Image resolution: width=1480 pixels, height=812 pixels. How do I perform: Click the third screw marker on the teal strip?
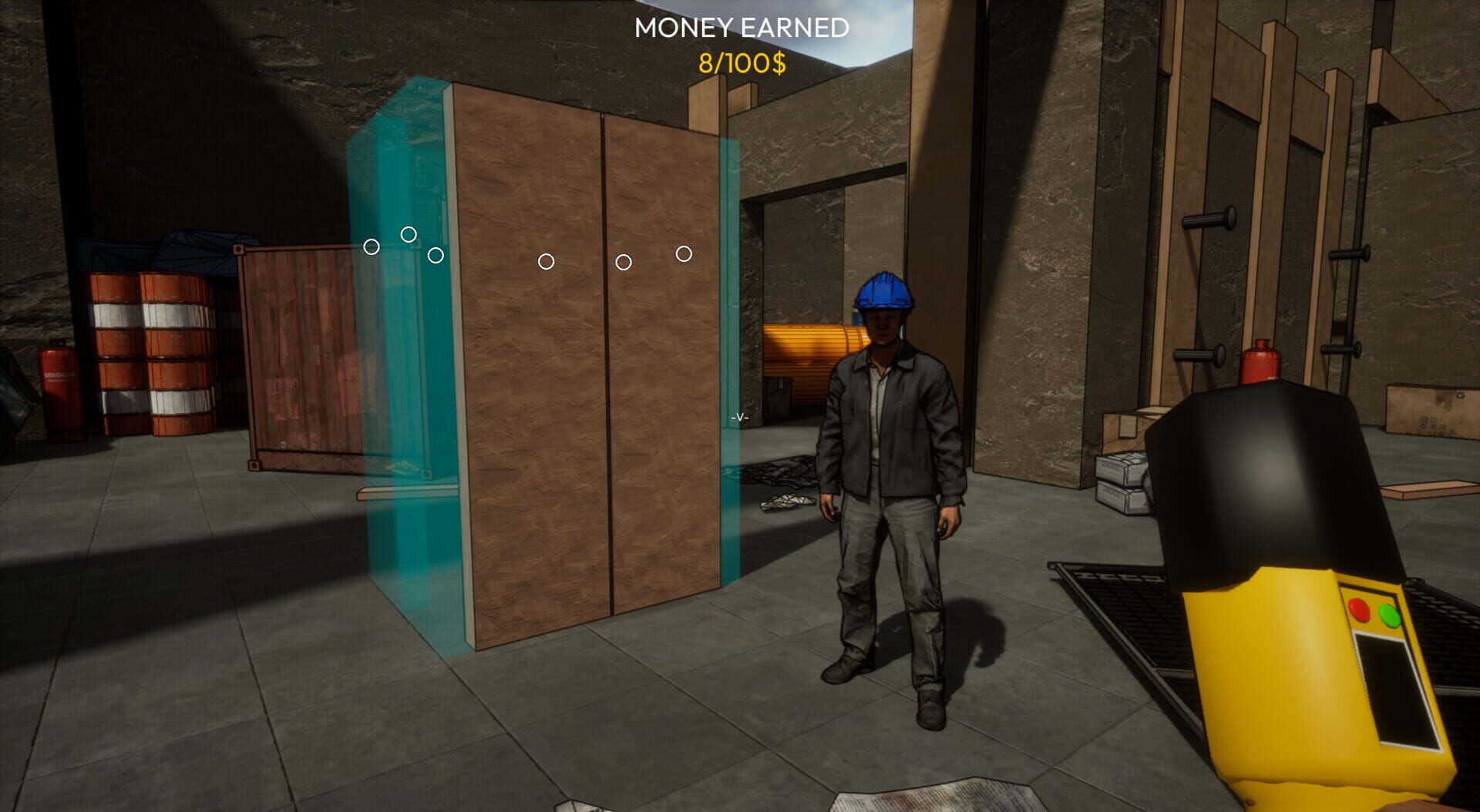point(434,253)
